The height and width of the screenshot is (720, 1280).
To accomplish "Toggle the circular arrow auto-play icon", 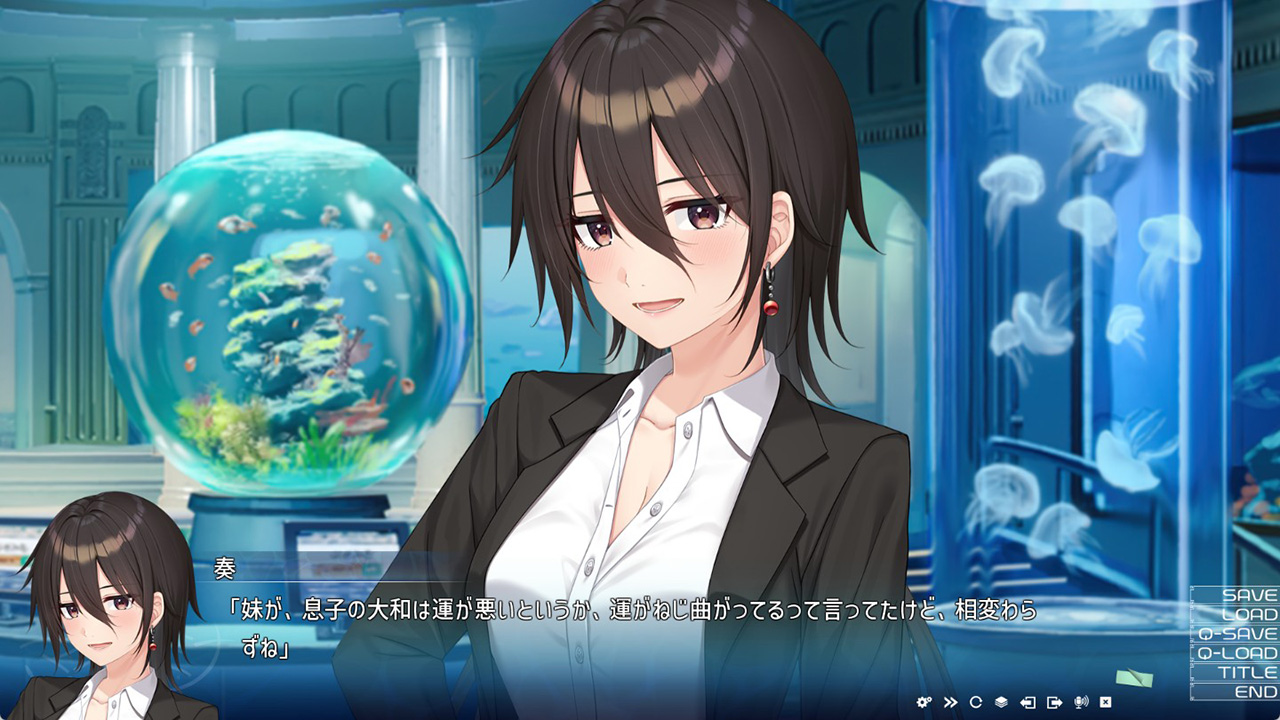I will tap(976, 702).
